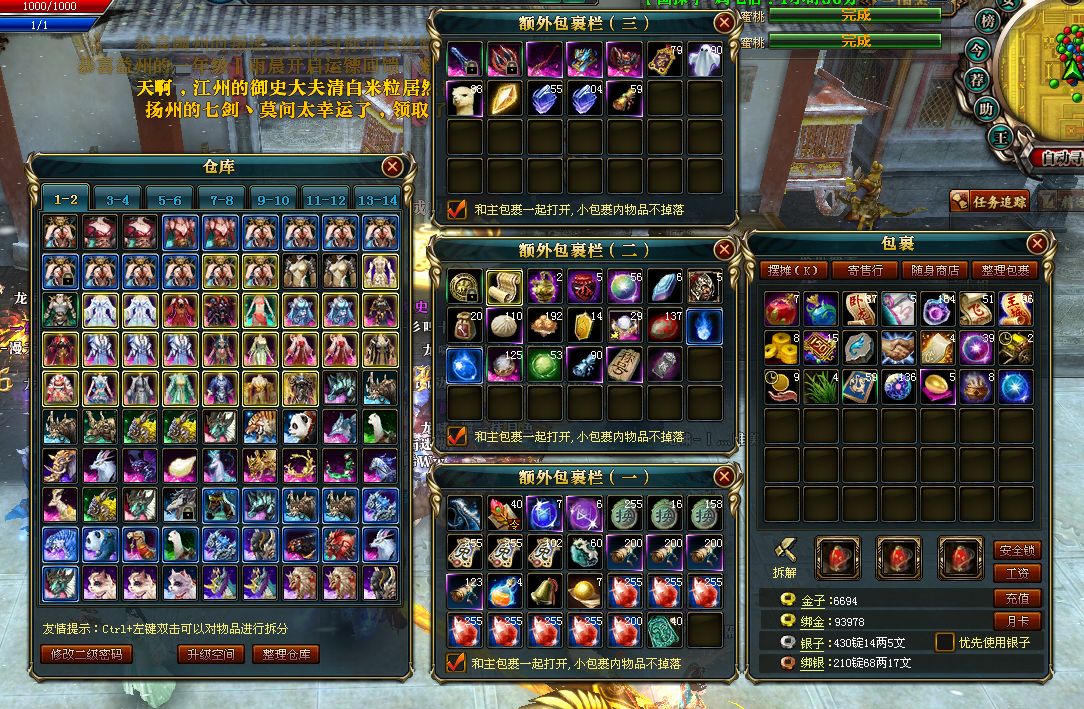Close the 包裹 bag window
This screenshot has width=1084, height=709.
pyautogui.click(x=1037, y=243)
